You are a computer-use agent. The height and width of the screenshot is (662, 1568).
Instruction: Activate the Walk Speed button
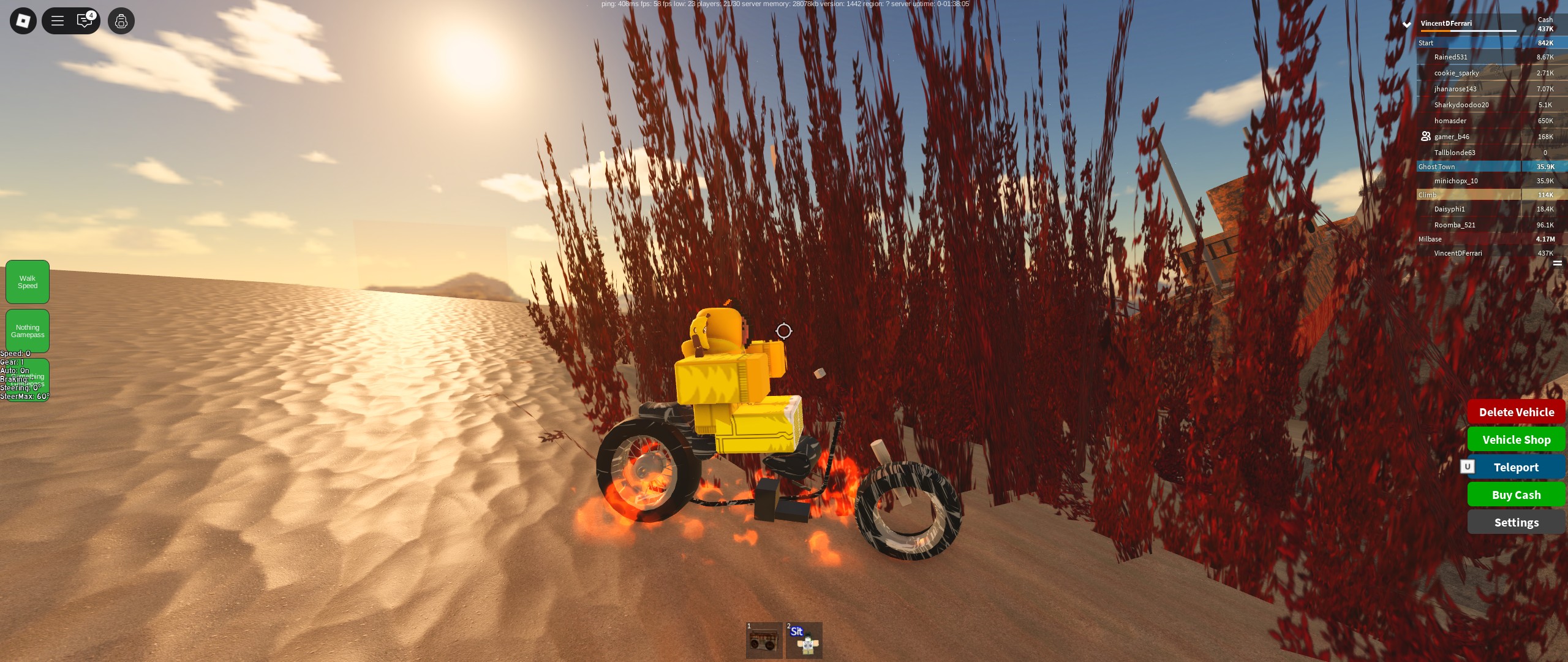[x=28, y=282]
